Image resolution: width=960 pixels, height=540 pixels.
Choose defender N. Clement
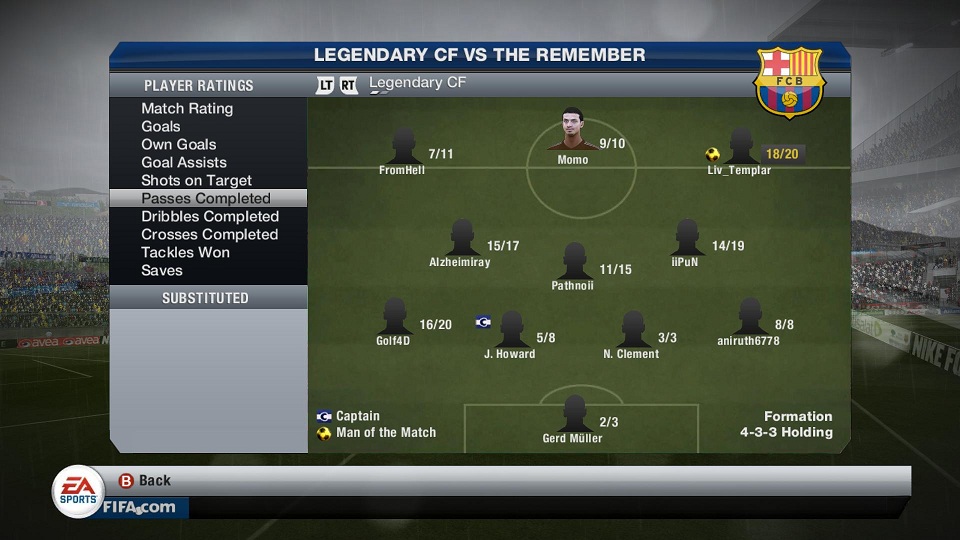[632, 331]
